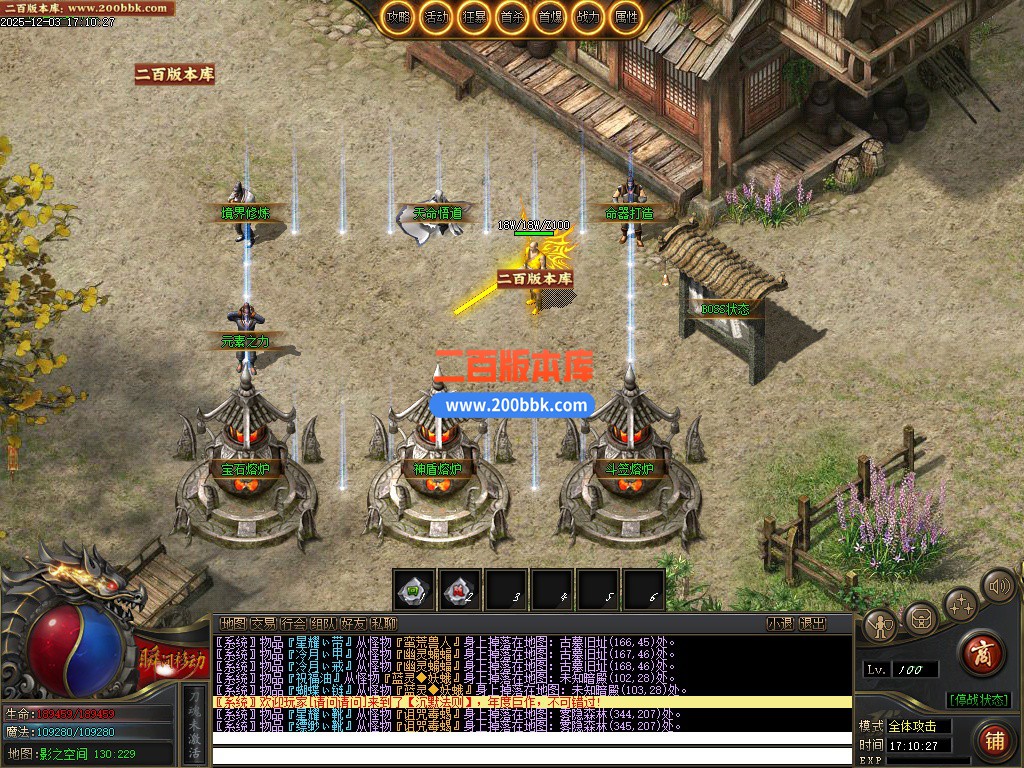The width and height of the screenshot is (1024, 768).
Task: Open the 交易 trade tab
Action: point(263,623)
